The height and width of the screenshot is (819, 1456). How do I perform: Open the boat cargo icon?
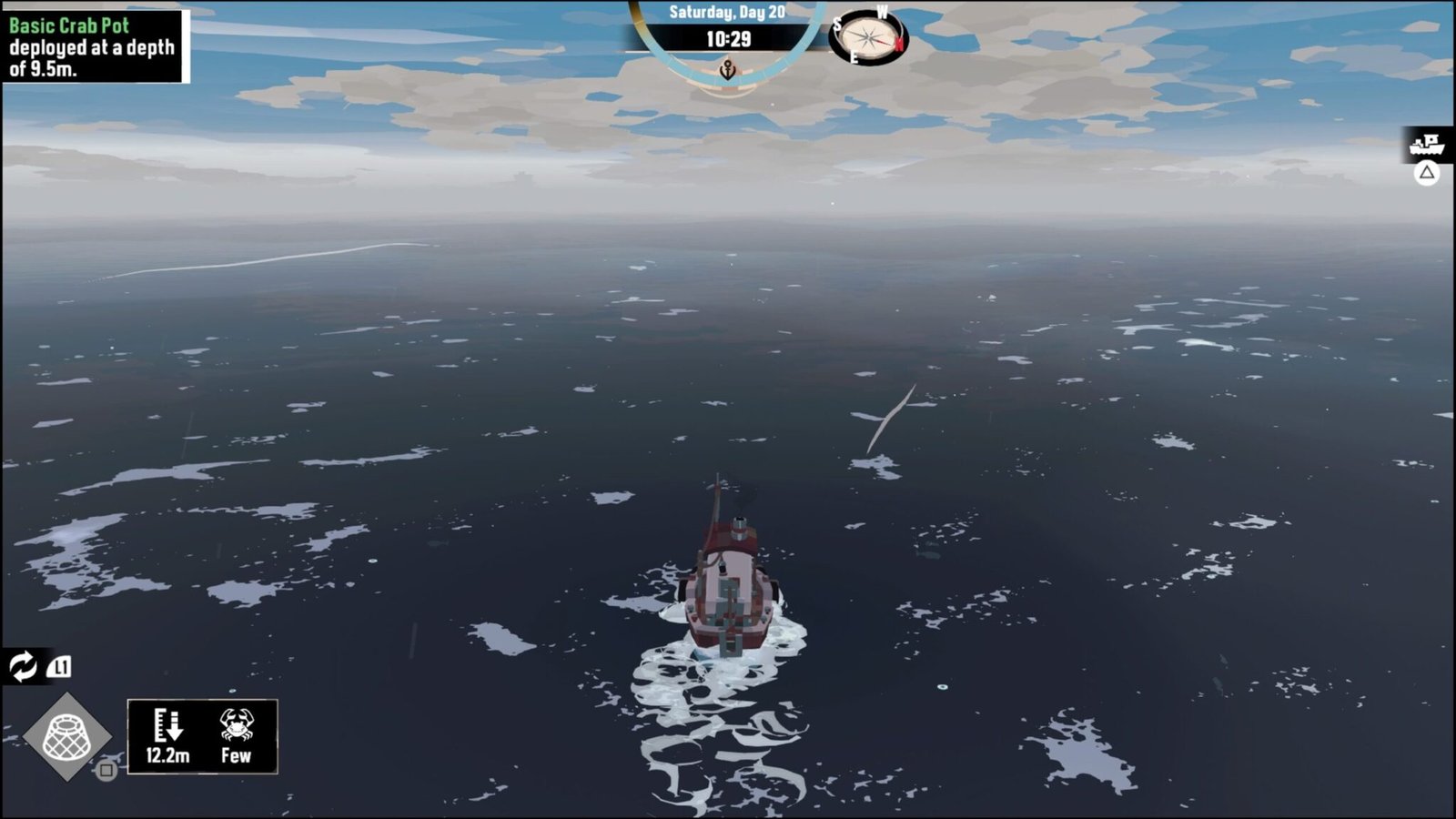tap(1426, 145)
